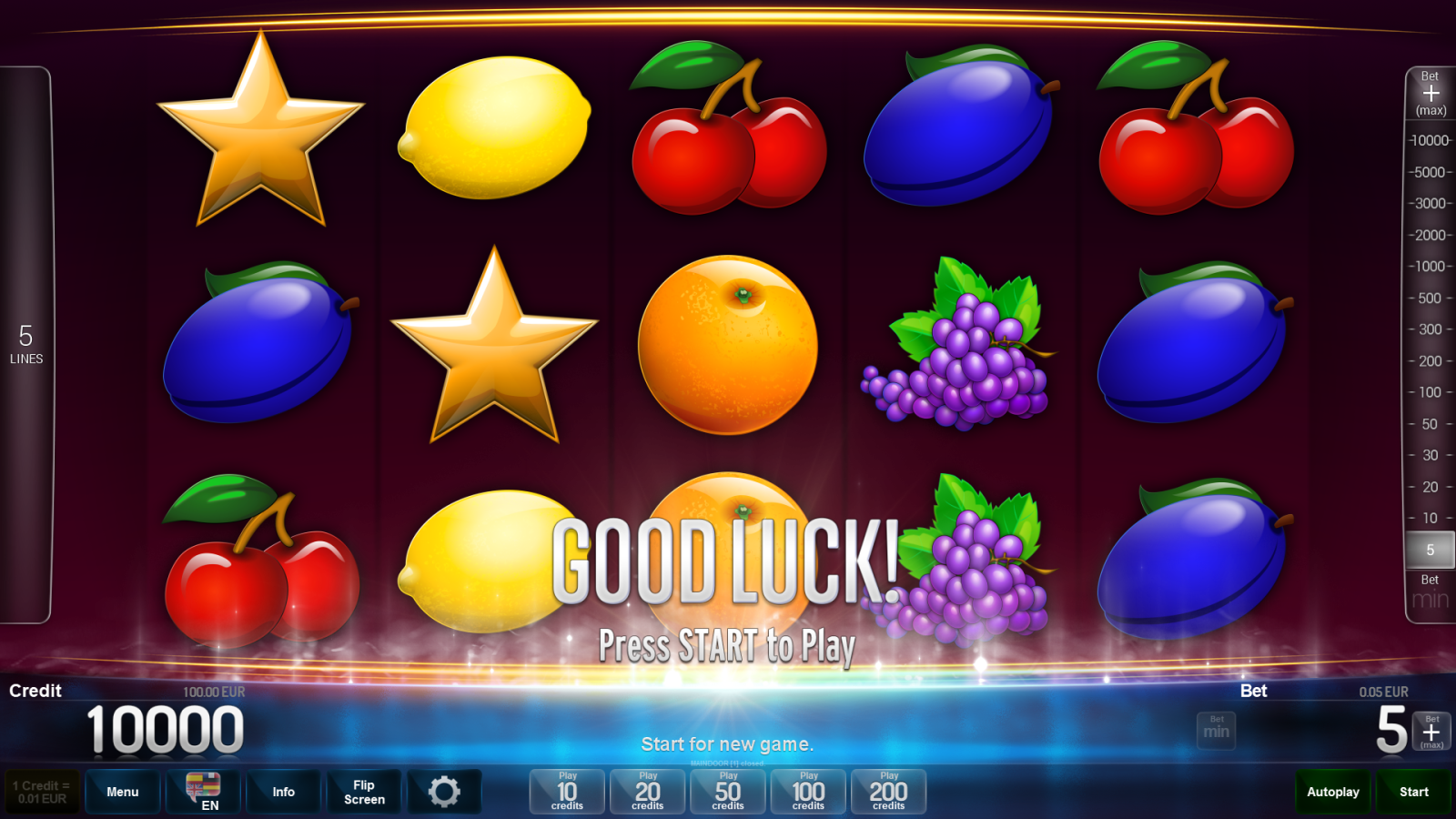1456x819 pixels.
Task: Choose Play 200 credits
Action: point(888,791)
